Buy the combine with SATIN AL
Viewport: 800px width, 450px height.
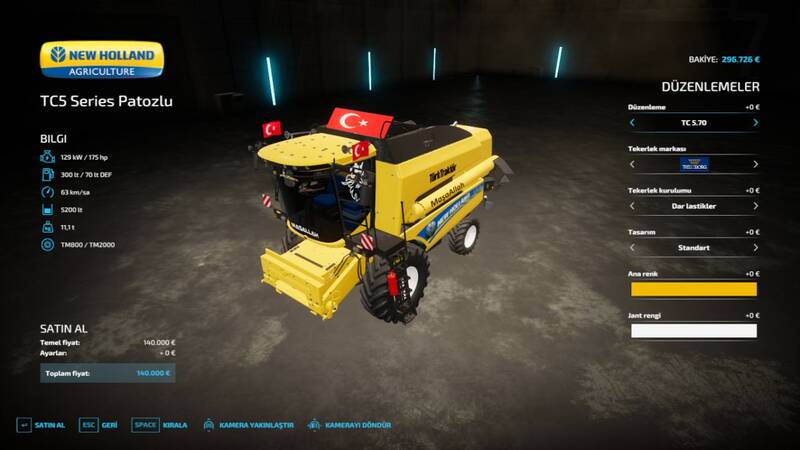41,425
